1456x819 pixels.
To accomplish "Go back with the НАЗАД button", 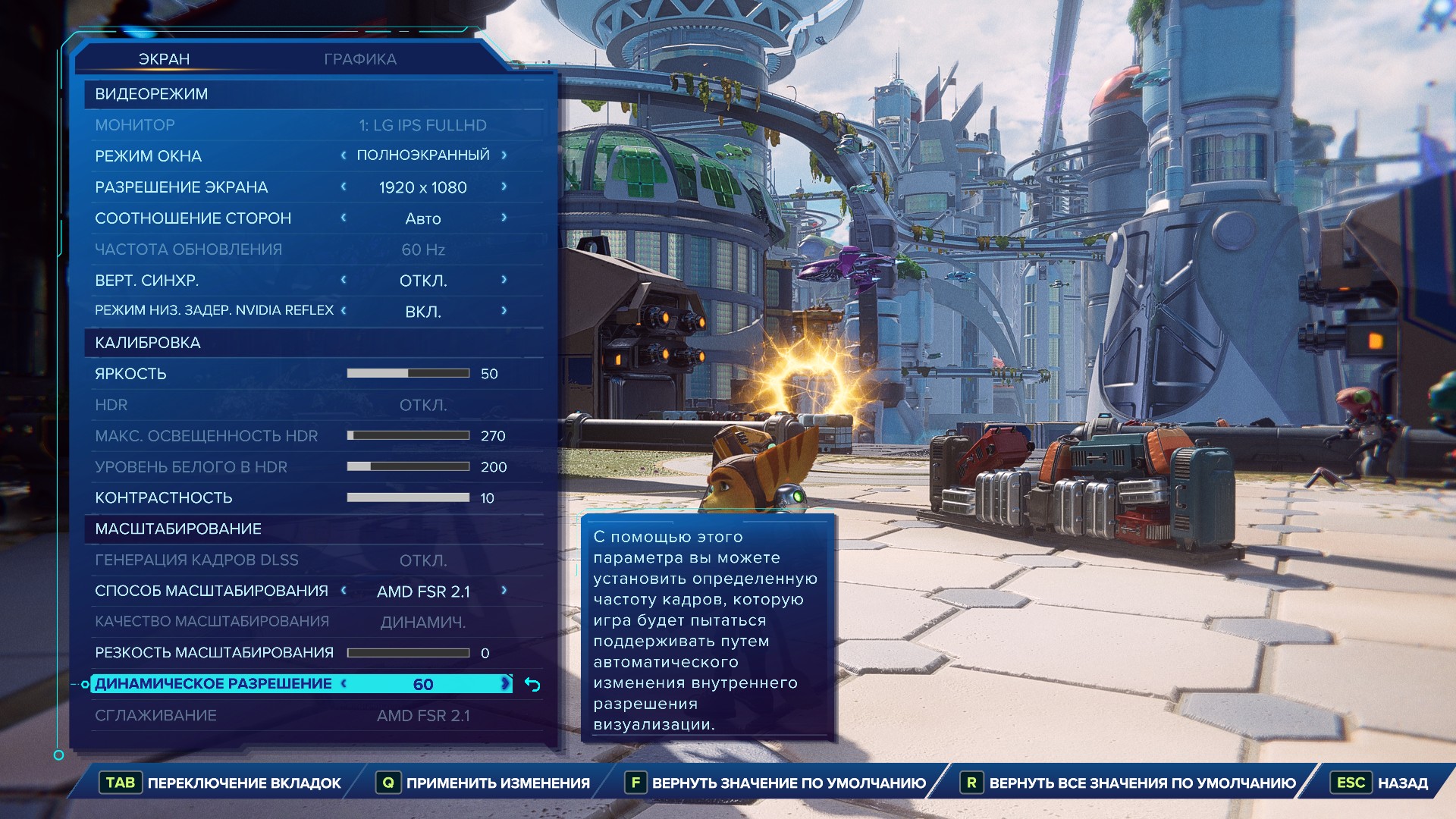I will pyautogui.click(x=1402, y=783).
